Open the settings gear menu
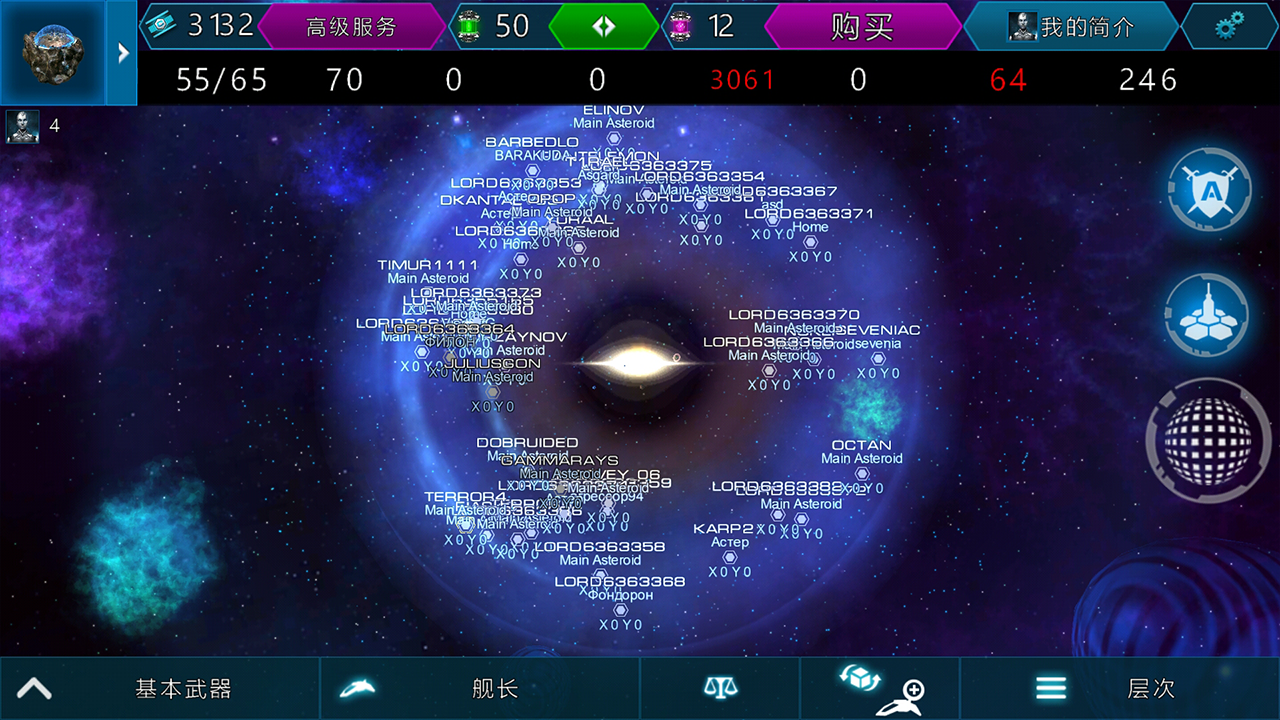The image size is (1280, 720). coord(1229,26)
